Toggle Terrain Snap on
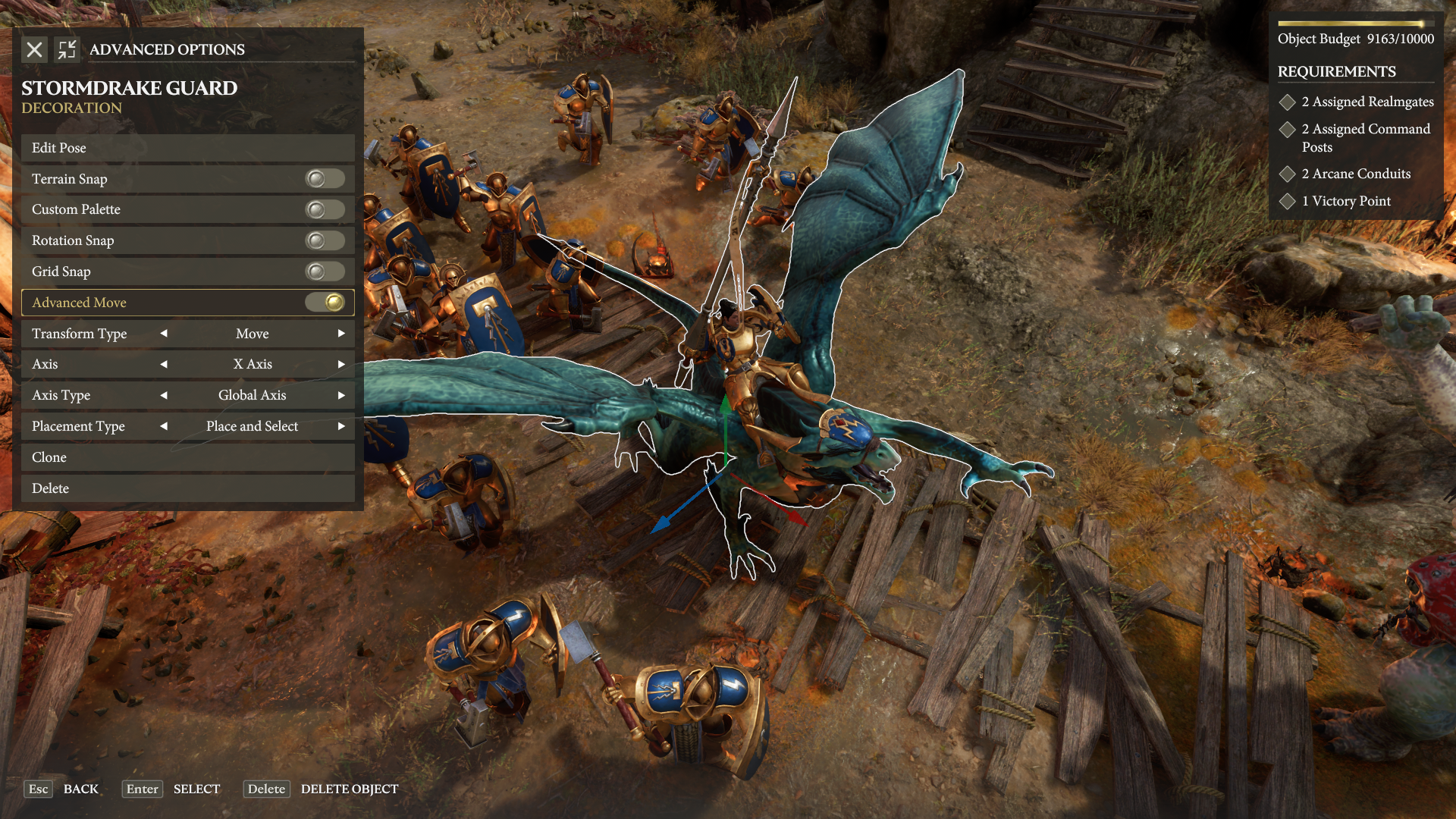1456x819 pixels. pos(325,179)
